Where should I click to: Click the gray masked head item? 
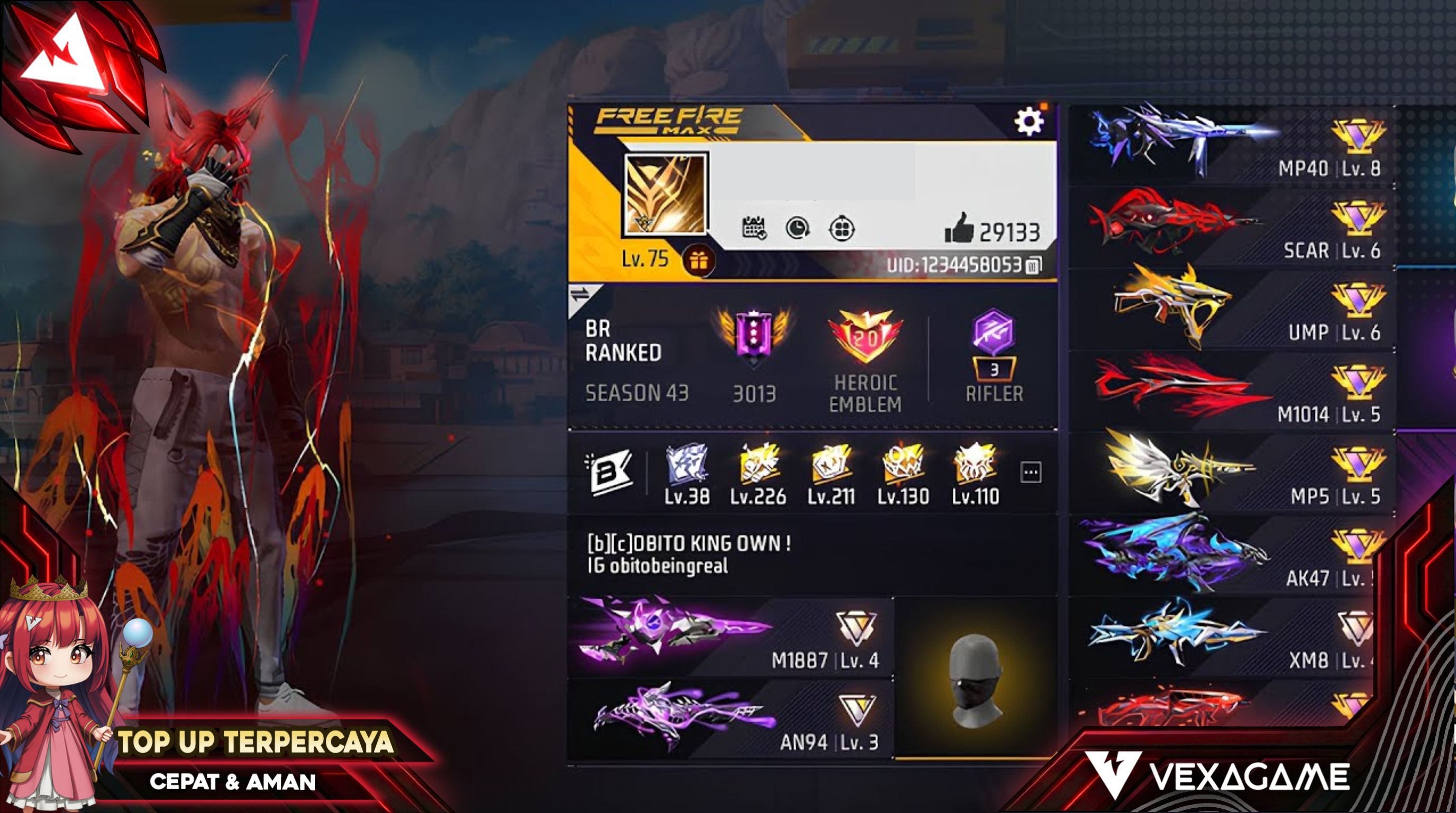(x=975, y=679)
